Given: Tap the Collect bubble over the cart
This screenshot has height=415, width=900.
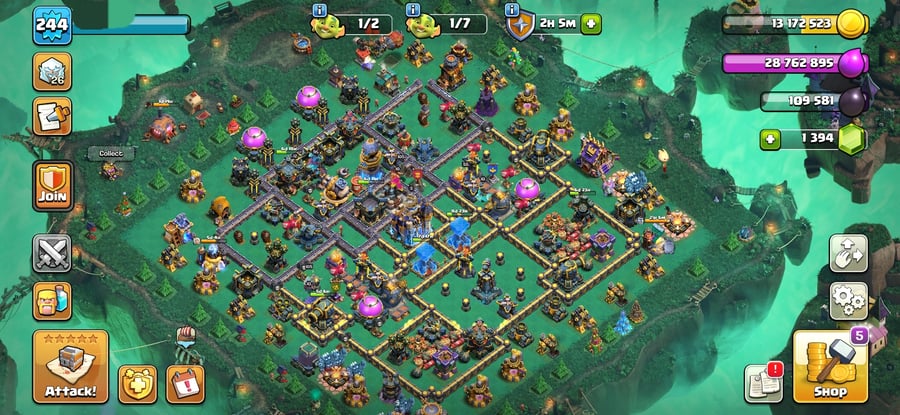Looking at the screenshot, I should [x=110, y=154].
